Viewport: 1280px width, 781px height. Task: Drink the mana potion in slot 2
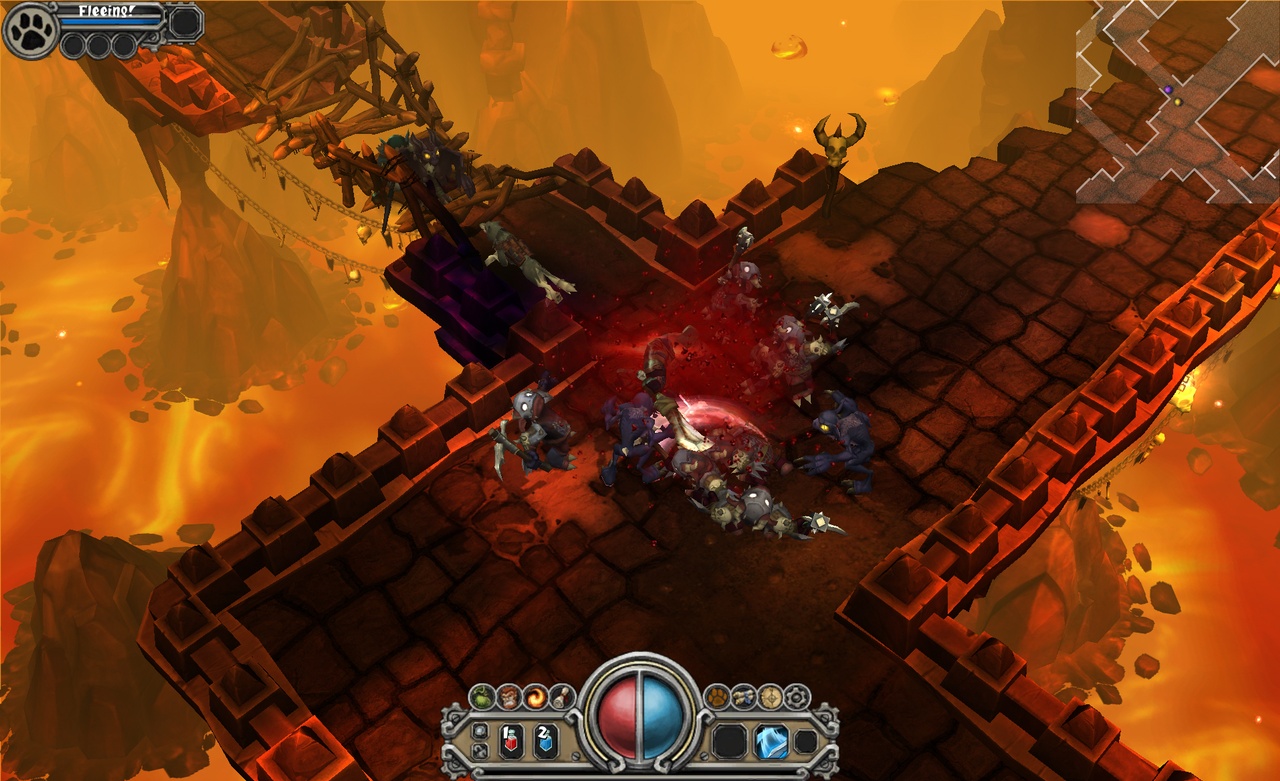tap(546, 739)
